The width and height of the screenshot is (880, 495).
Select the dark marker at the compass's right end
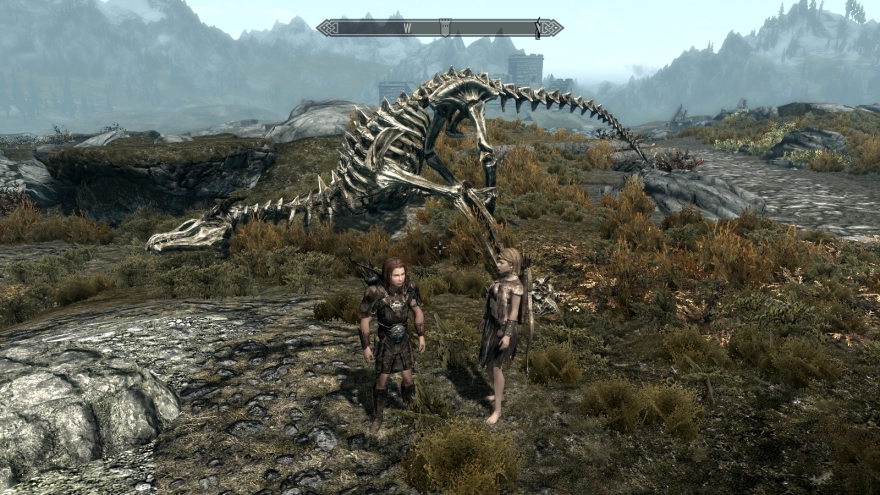point(538,28)
